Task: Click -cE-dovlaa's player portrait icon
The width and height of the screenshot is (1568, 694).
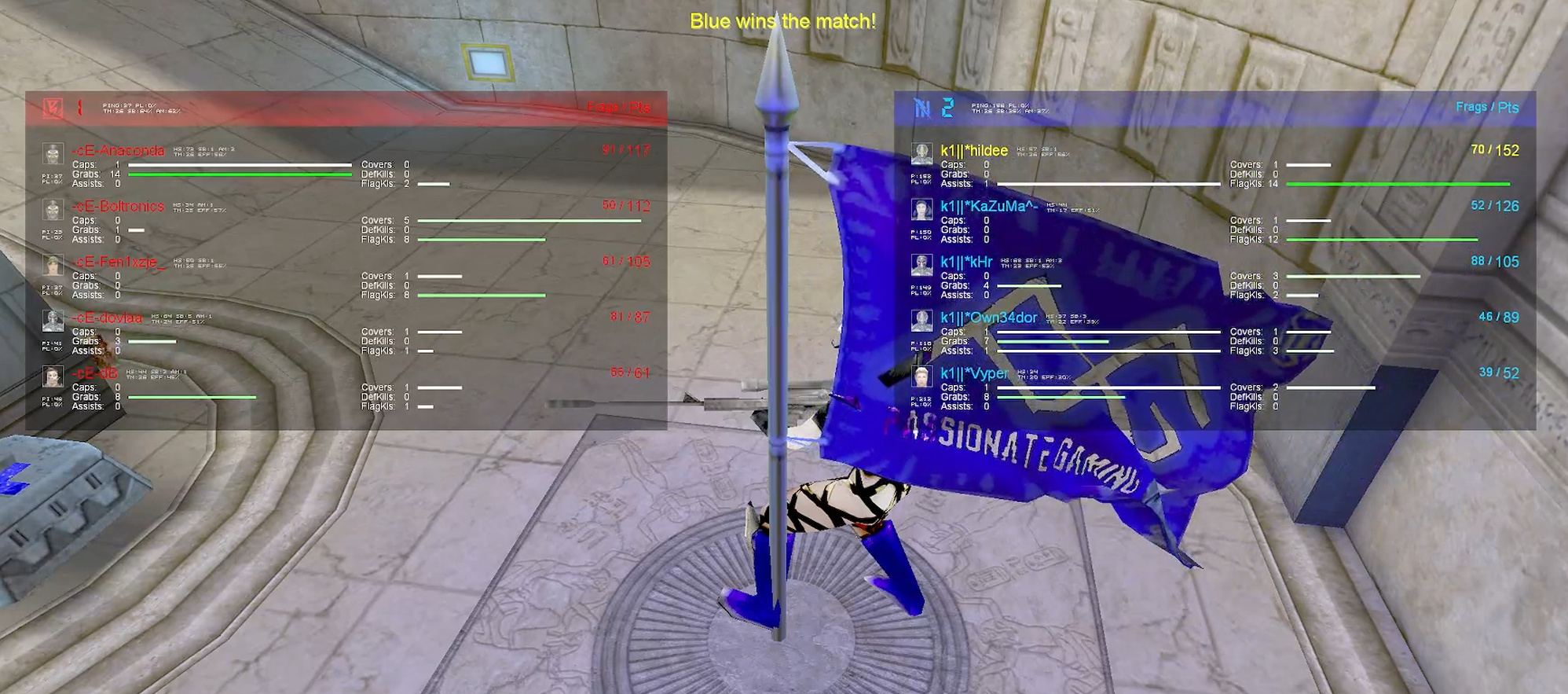Action: coord(53,322)
